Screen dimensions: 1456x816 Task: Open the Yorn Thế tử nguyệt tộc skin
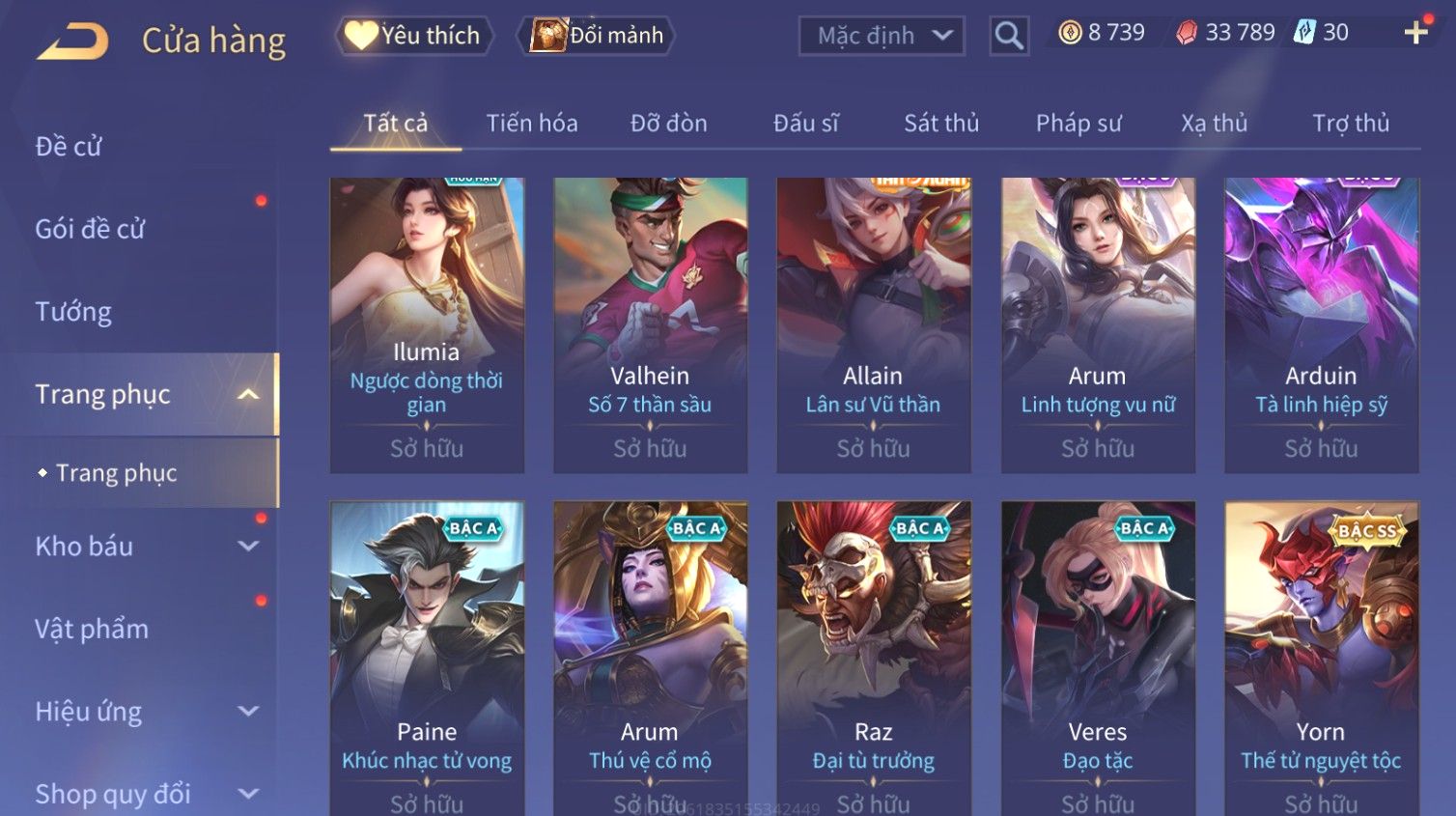click(x=1321, y=657)
